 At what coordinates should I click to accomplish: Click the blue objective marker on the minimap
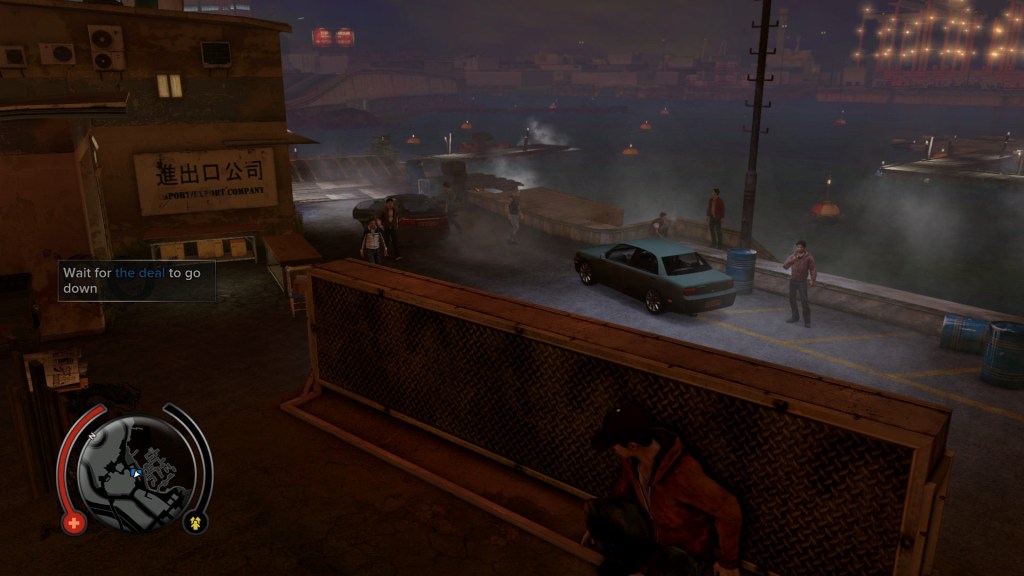[134, 468]
